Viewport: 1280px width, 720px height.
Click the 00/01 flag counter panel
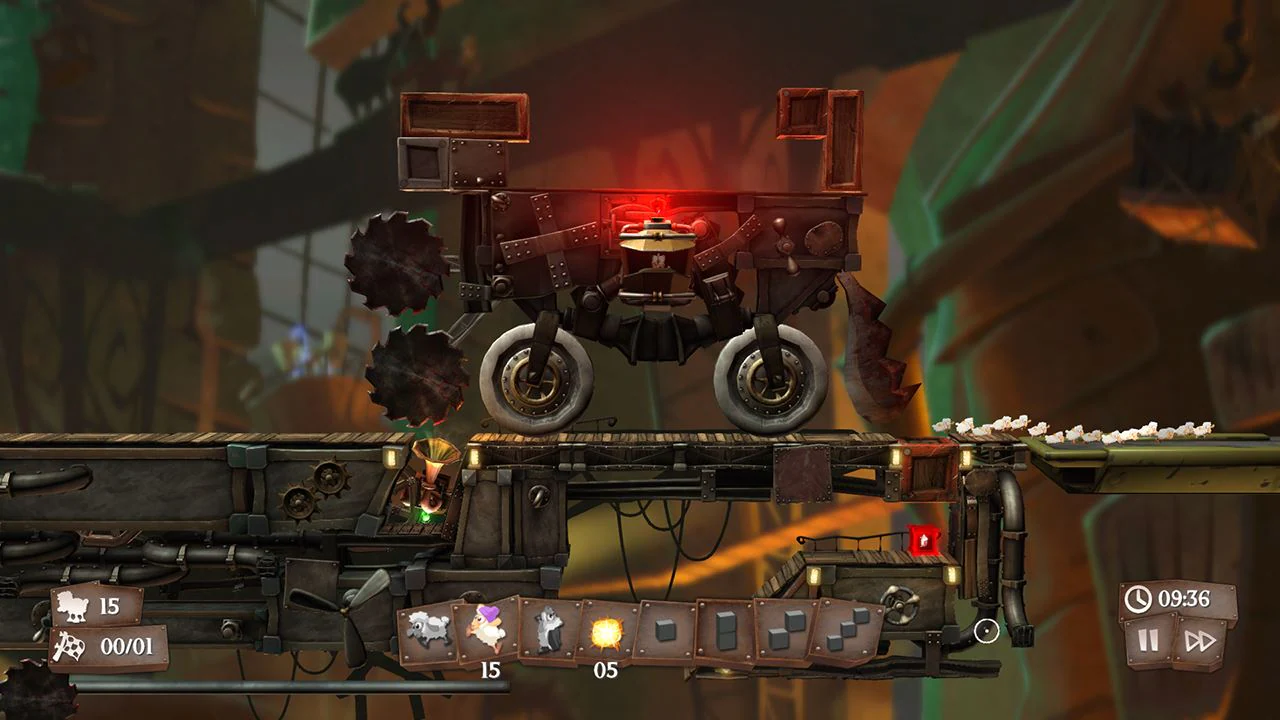pyautogui.click(x=108, y=645)
